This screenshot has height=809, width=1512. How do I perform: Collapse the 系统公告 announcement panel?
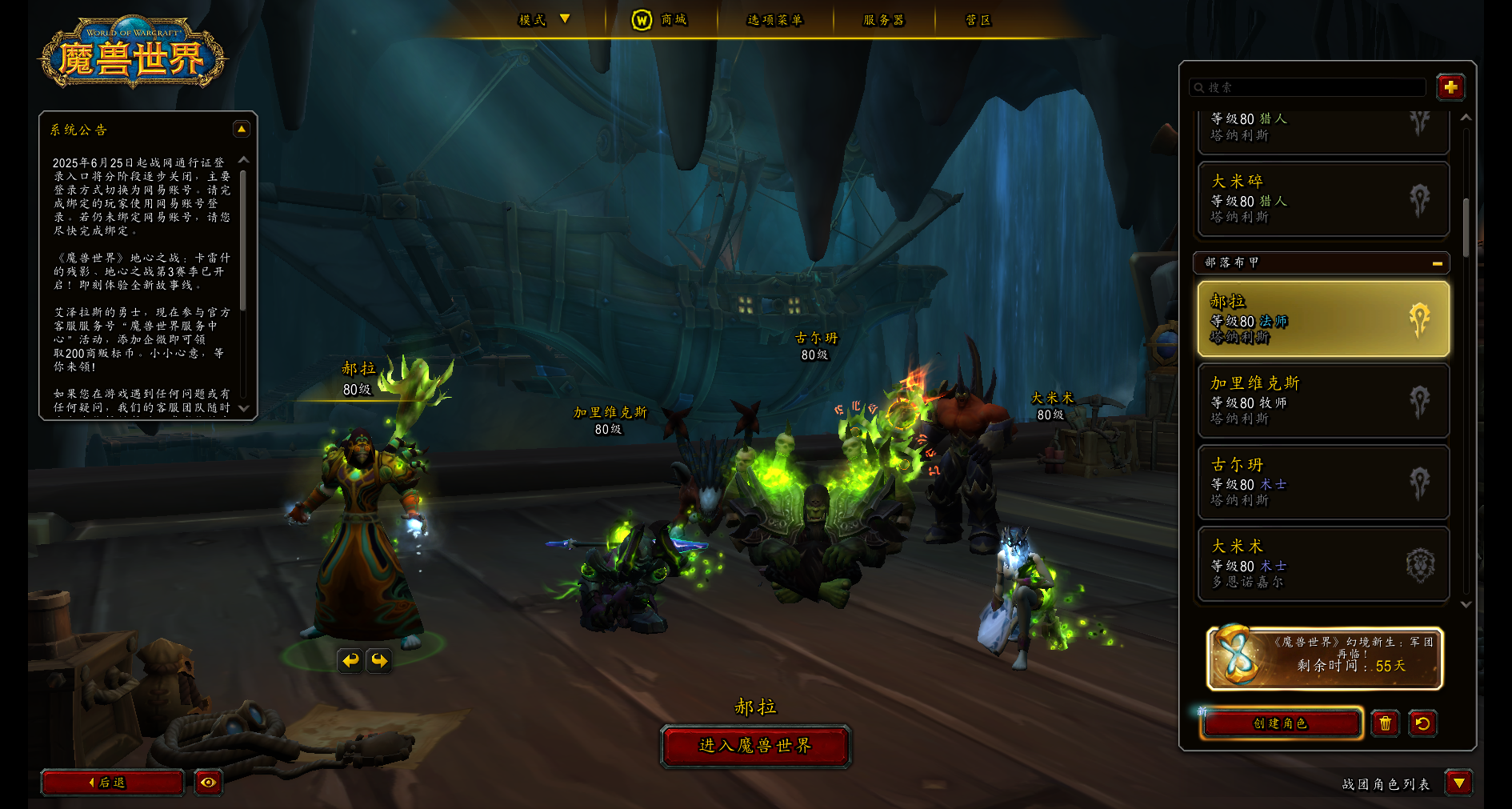(x=241, y=129)
